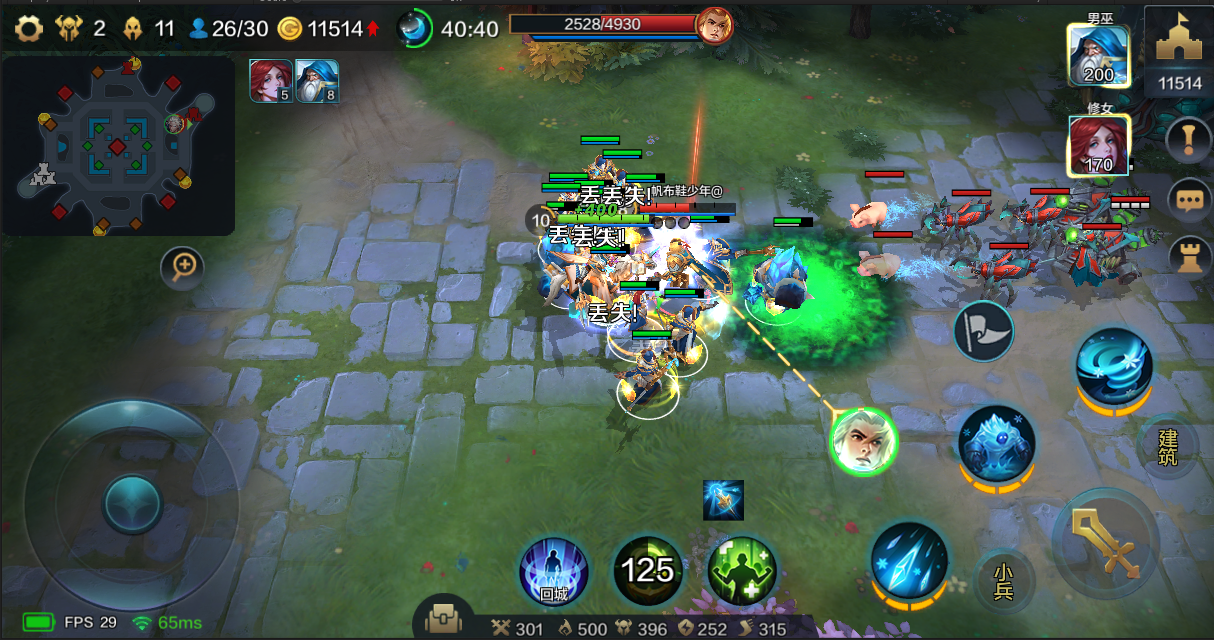Open the chat bubble button
This screenshot has width=1214, height=640.
click(x=1189, y=200)
